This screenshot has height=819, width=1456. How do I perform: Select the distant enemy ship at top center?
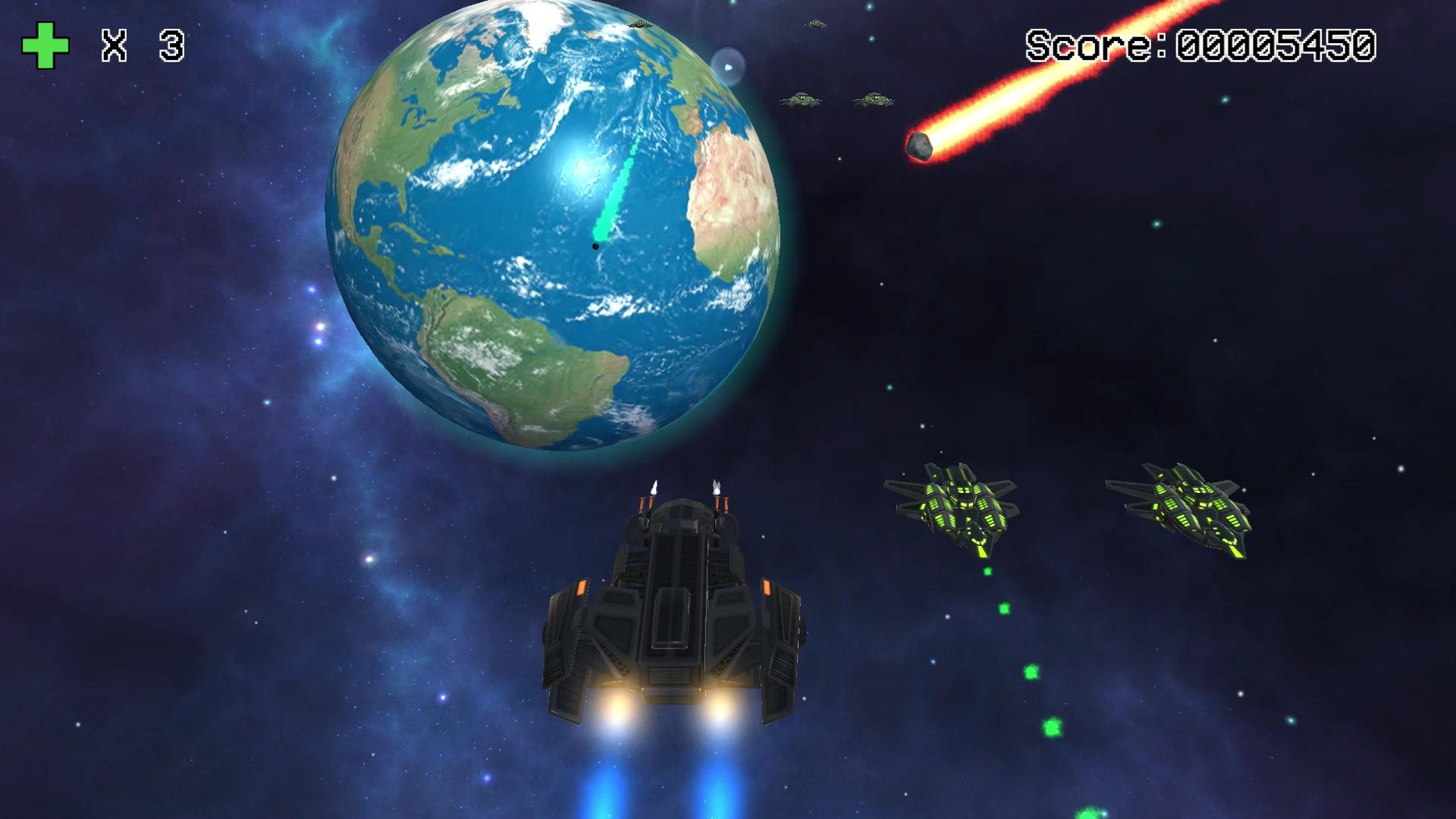[817, 24]
